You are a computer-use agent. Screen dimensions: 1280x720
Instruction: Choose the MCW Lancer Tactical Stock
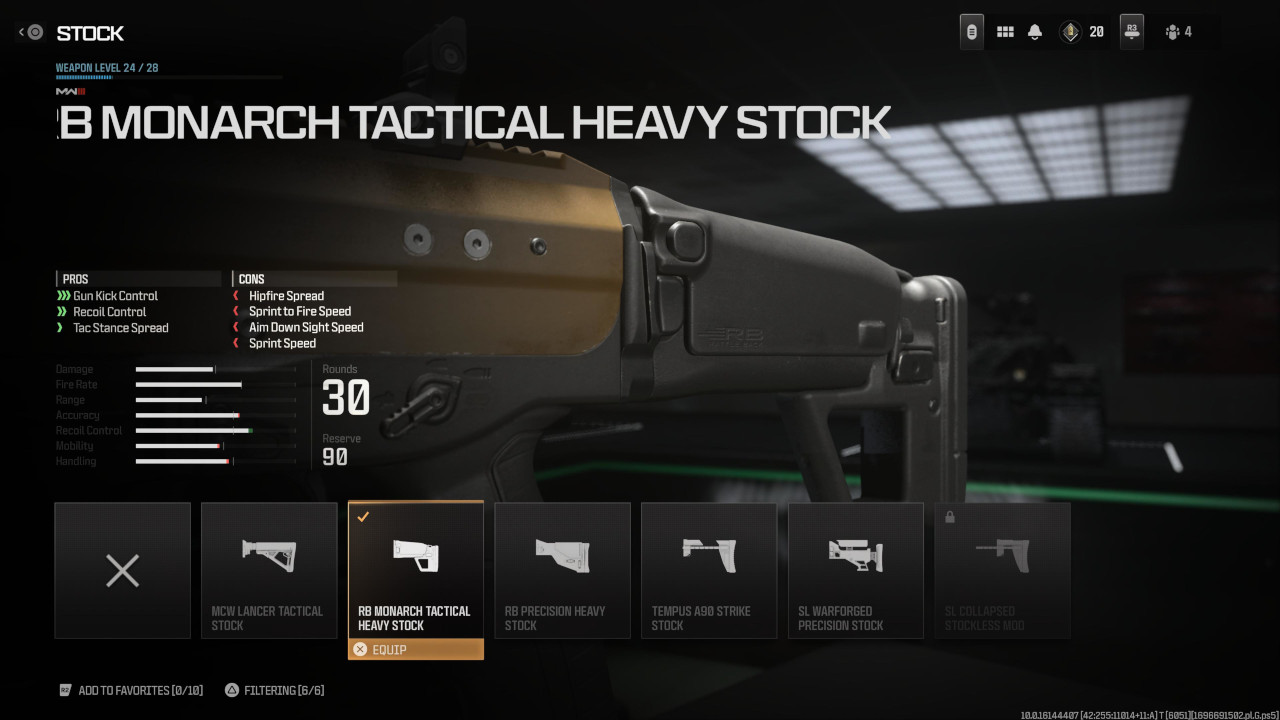pos(269,570)
